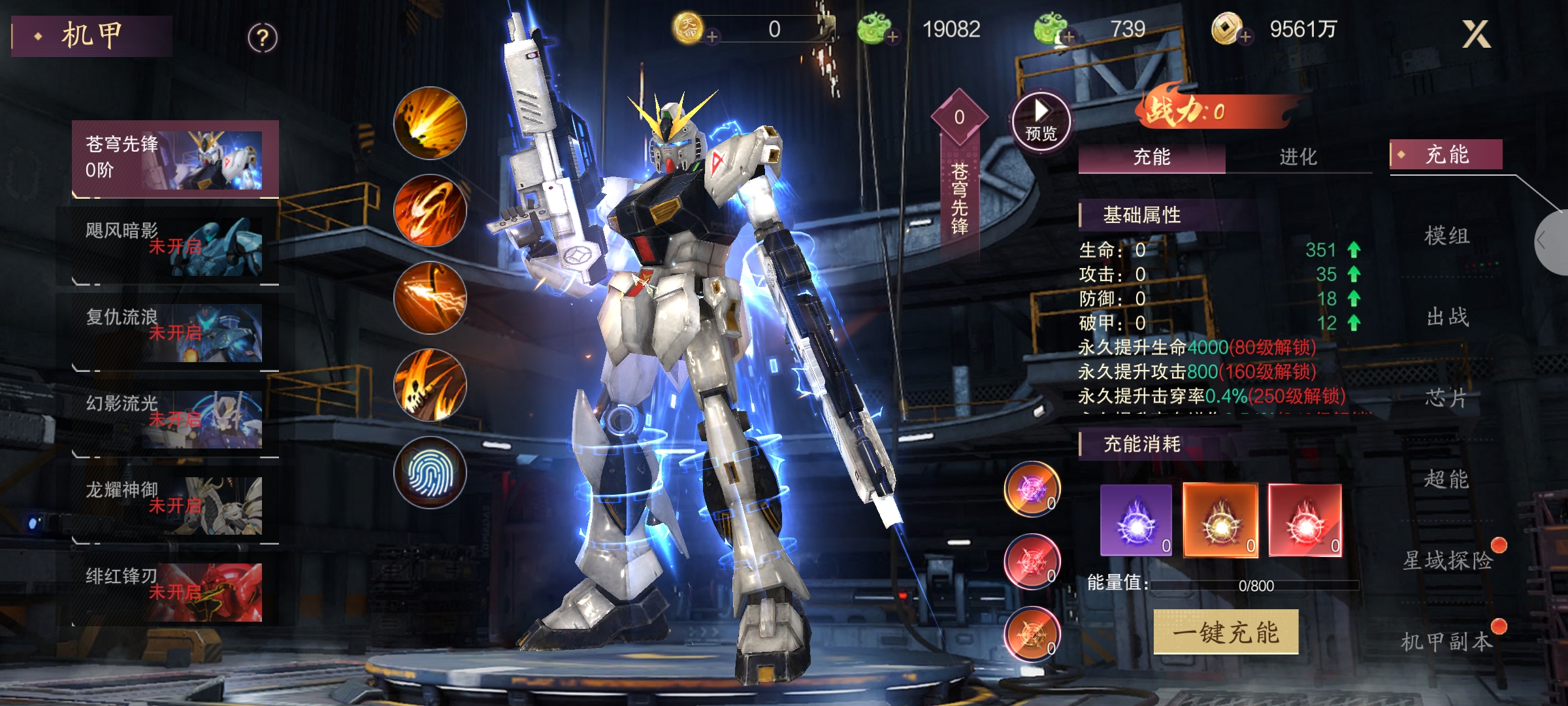Go to the 芯片 side menu
This screenshot has height=706, width=1568.
[1447, 397]
